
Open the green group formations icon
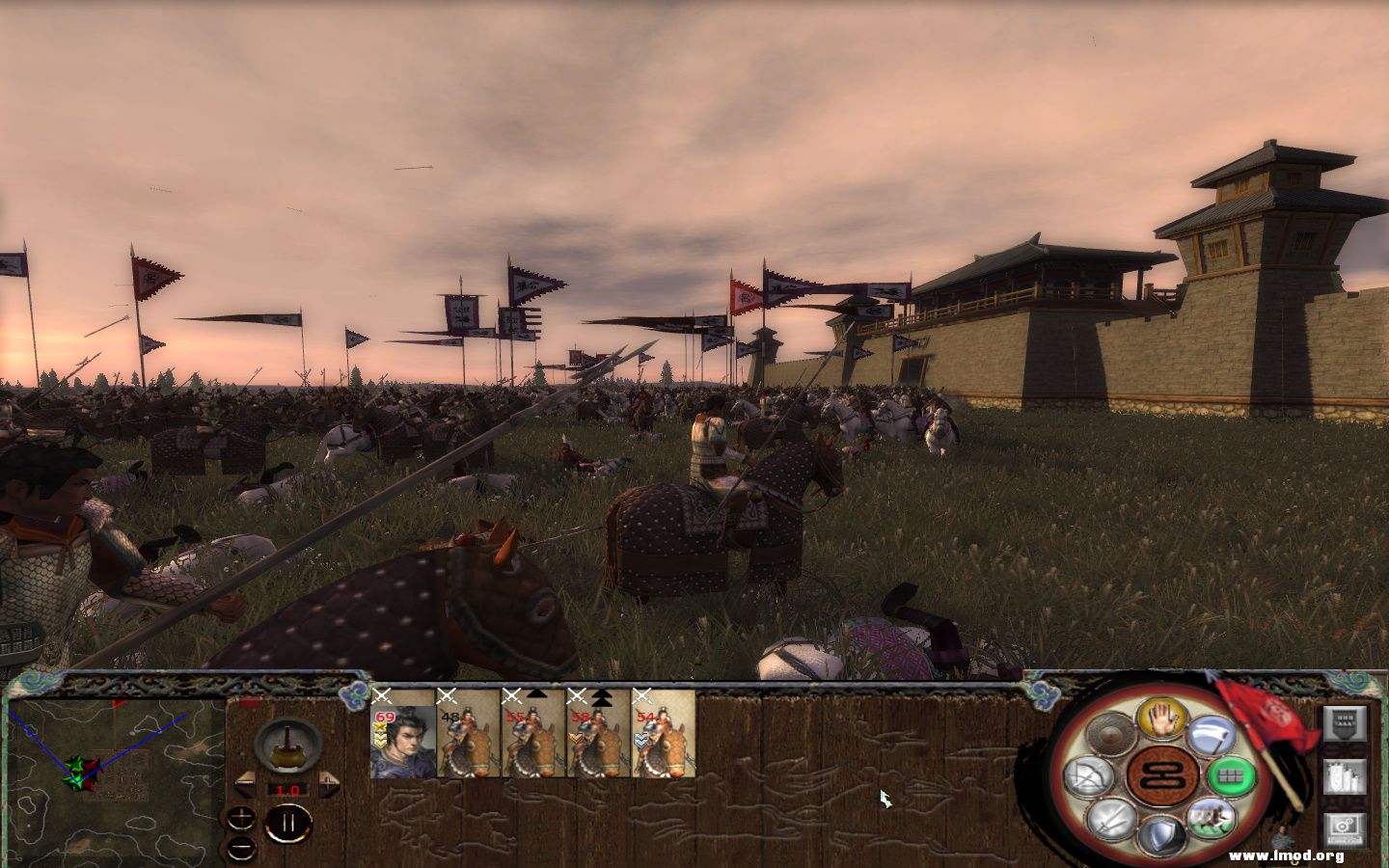point(1229,773)
